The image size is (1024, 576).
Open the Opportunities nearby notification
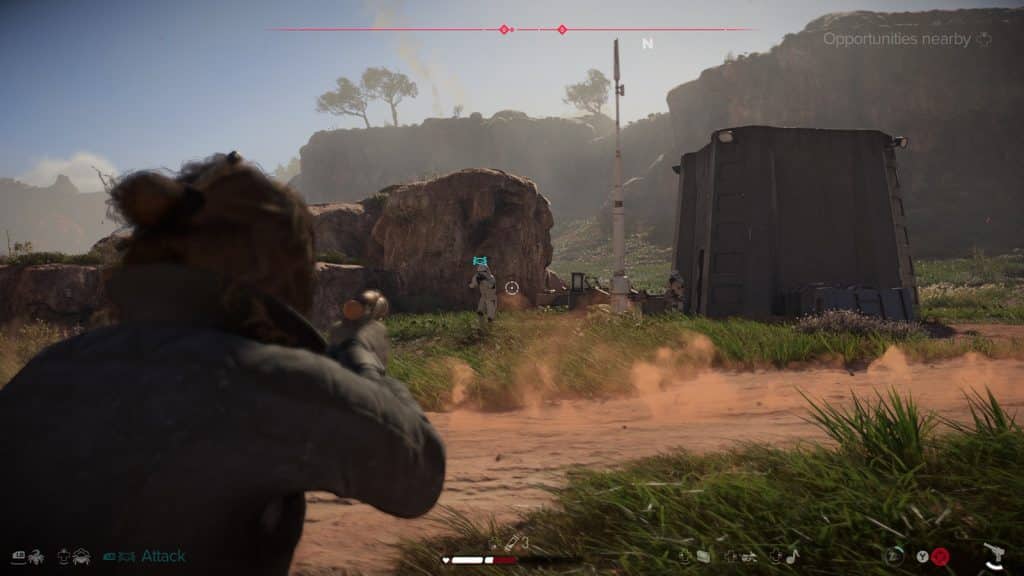[x=906, y=39]
